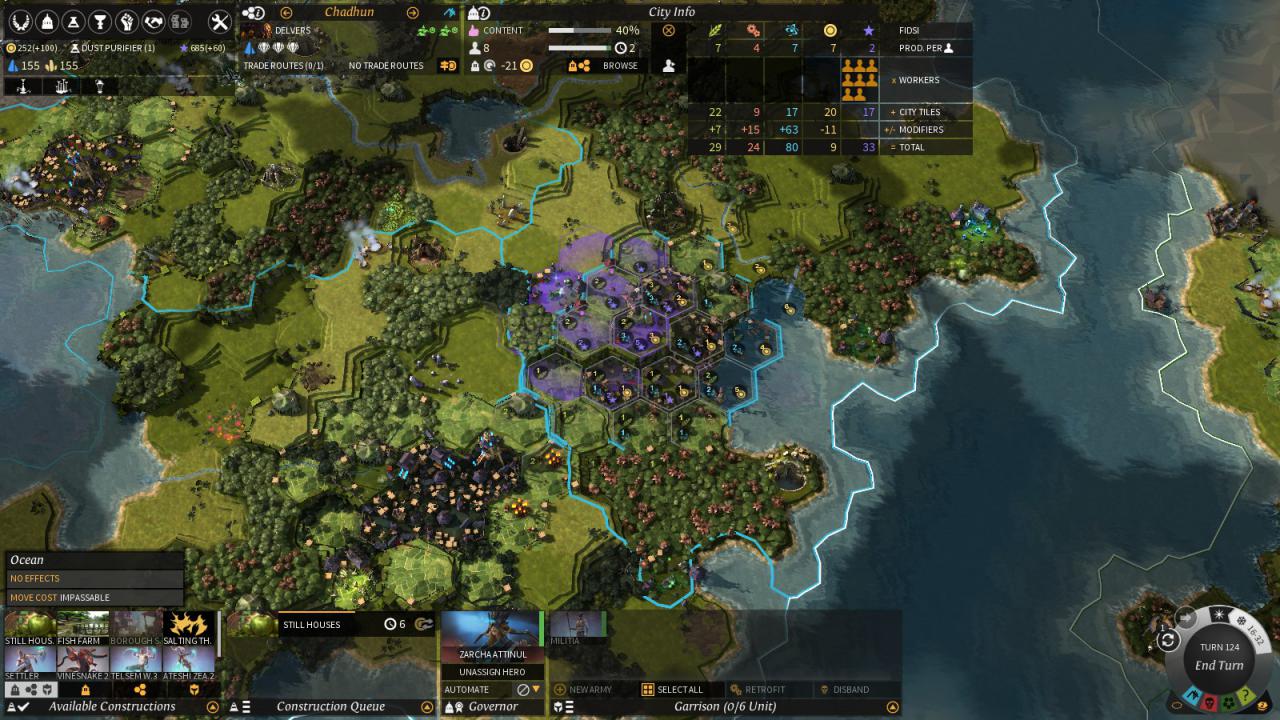1280x720 pixels.
Task: Go to the previous city arrow
Action: pos(286,12)
